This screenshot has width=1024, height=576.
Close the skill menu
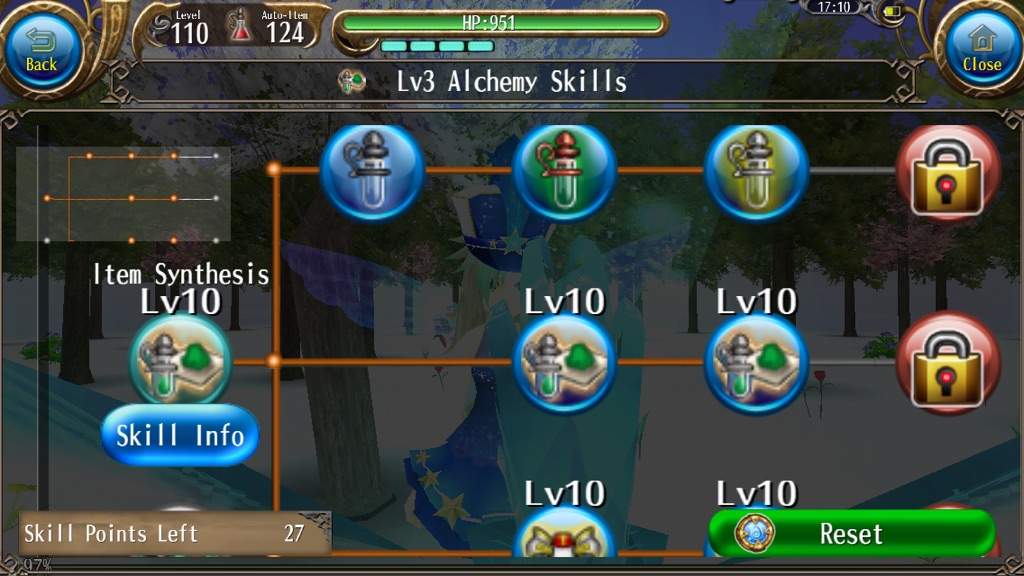point(981,49)
